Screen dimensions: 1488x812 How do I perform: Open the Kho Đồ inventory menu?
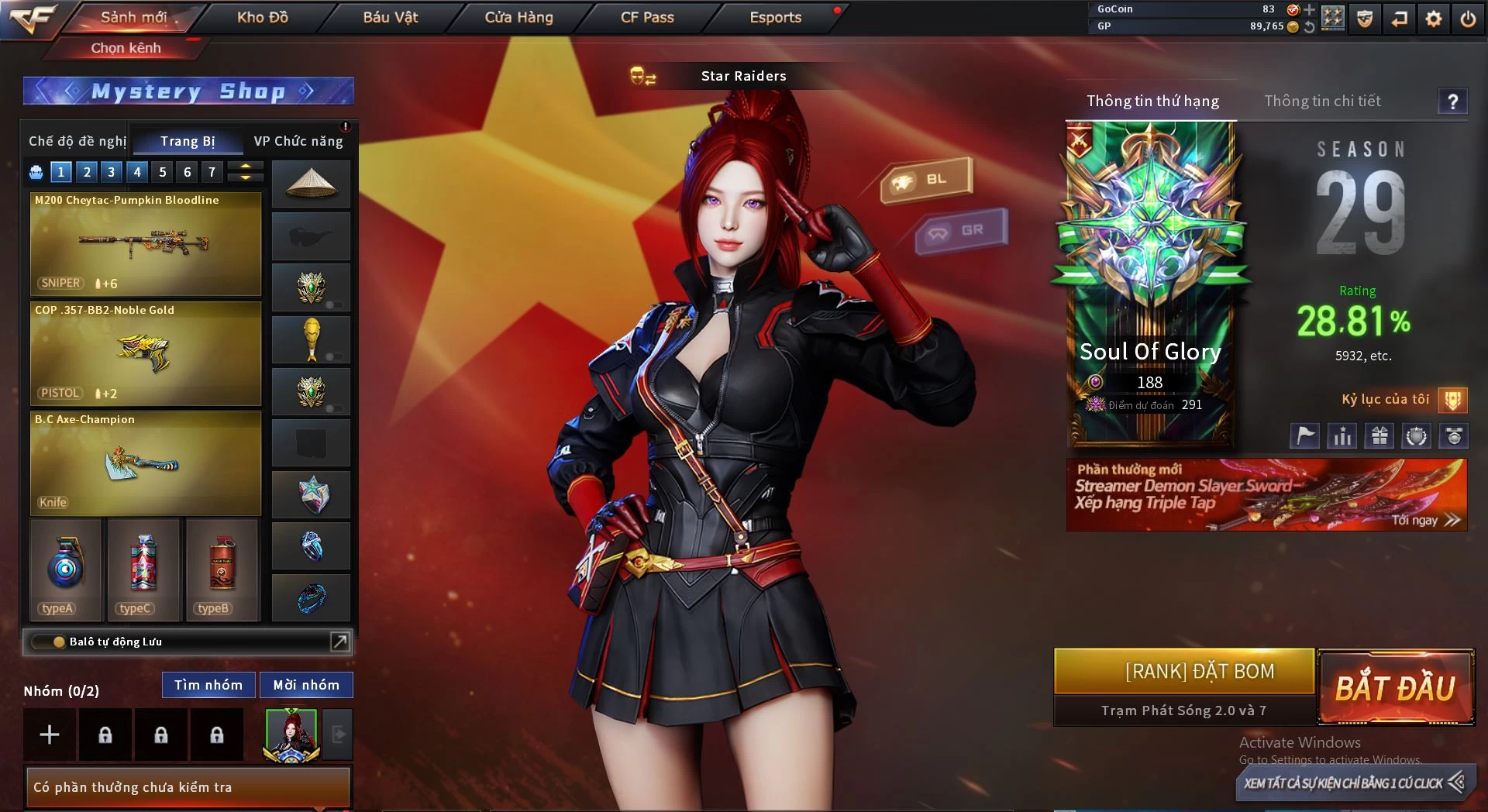click(x=262, y=17)
